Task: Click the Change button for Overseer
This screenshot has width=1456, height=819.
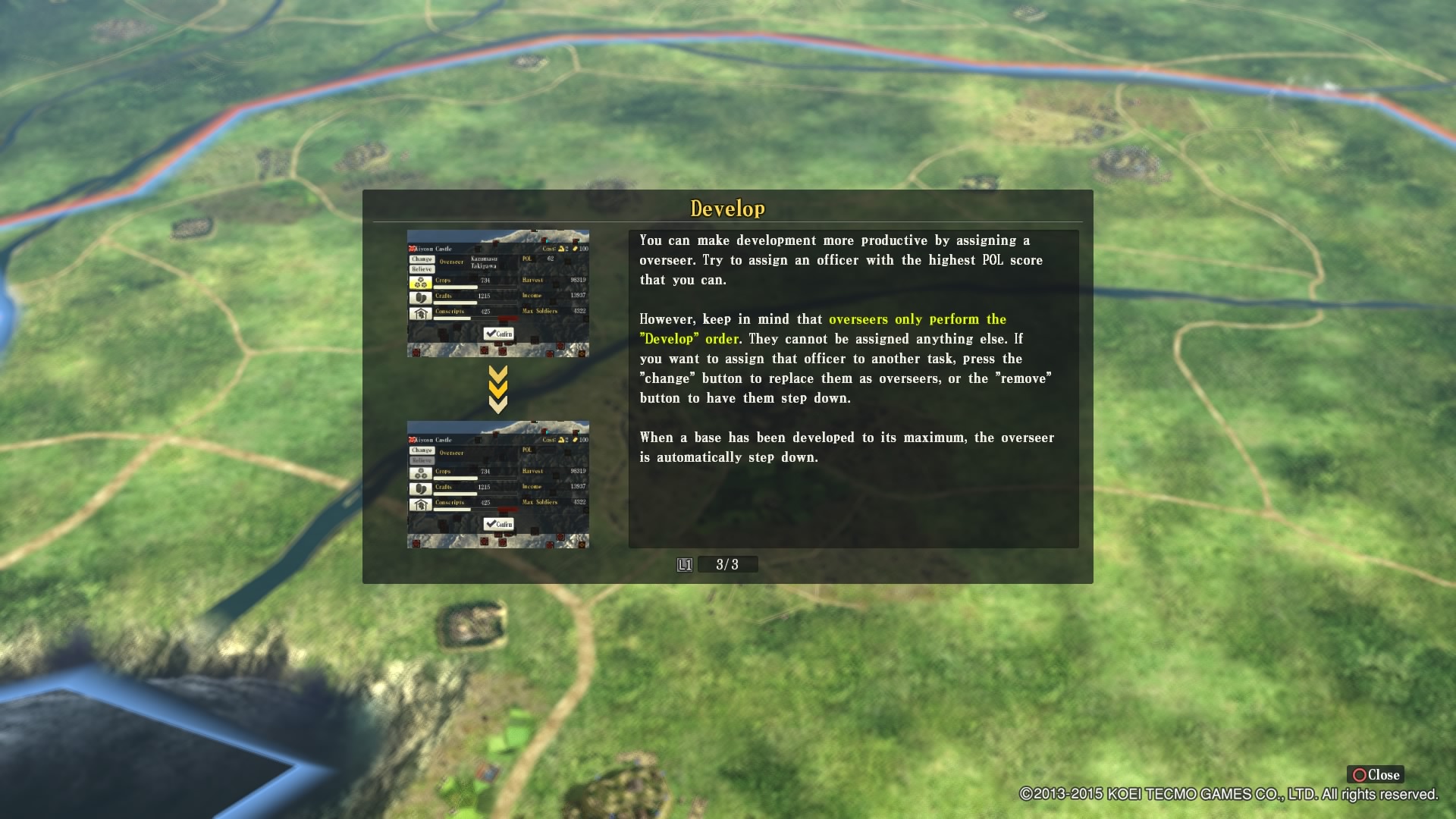Action: tap(422, 259)
